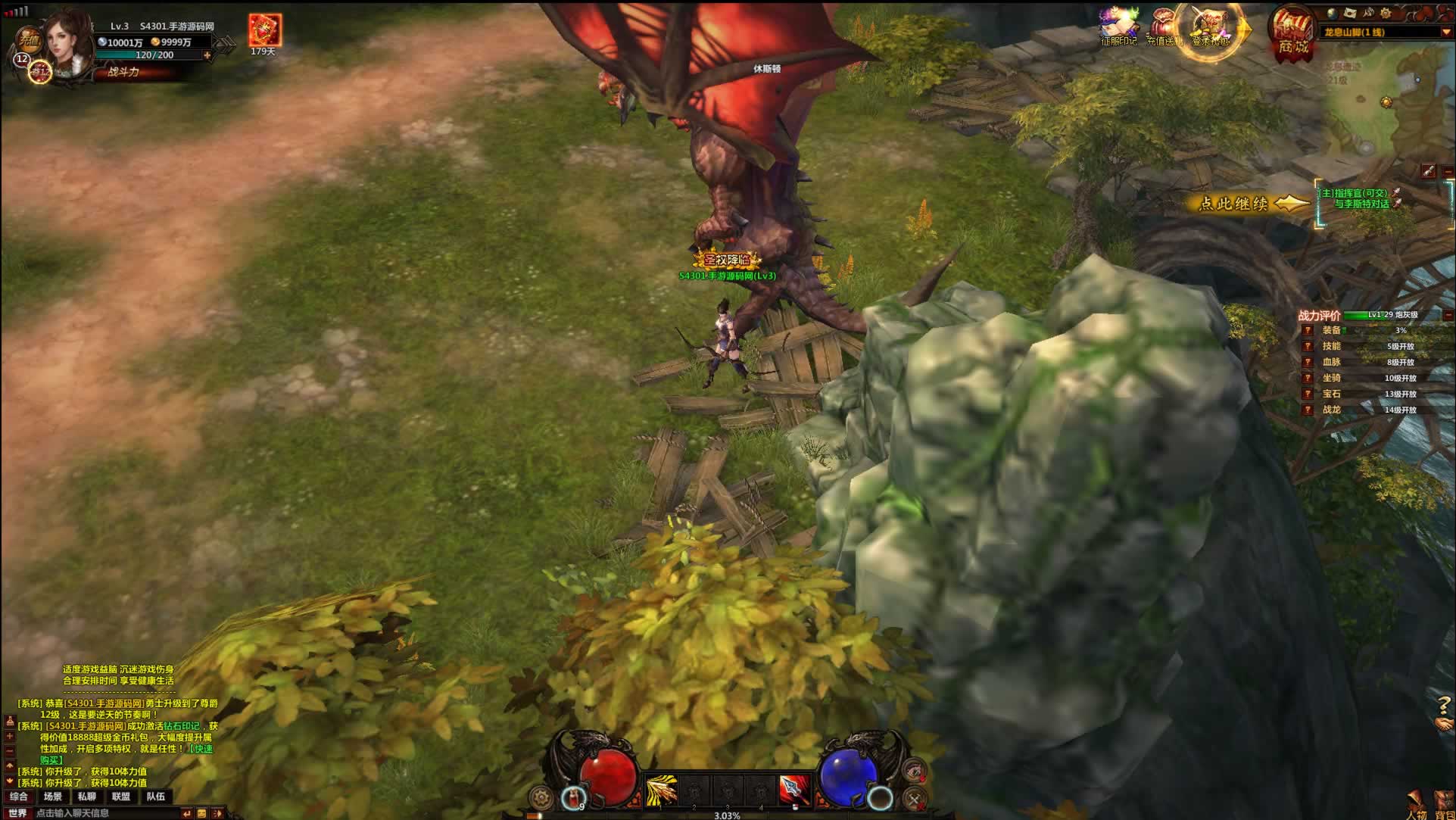Screen dimensions: 1456x820
Task: Open the gear settings by the health orb
Action: pyautogui.click(x=541, y=797)
